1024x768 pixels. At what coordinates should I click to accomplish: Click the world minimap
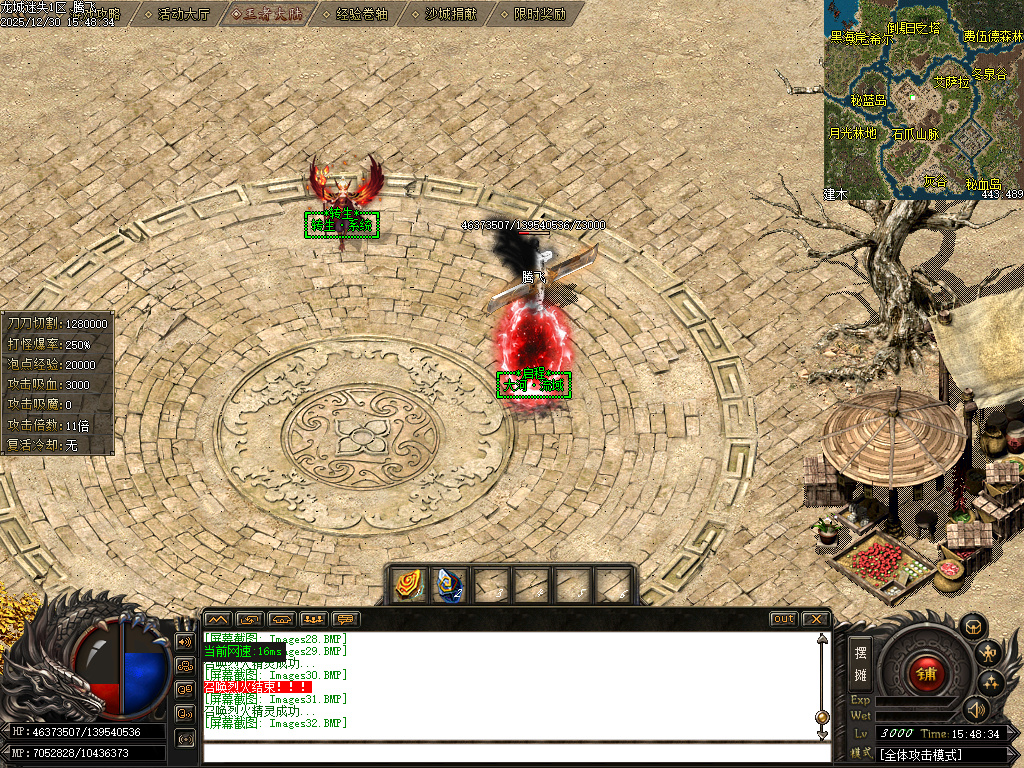(923, 100)
